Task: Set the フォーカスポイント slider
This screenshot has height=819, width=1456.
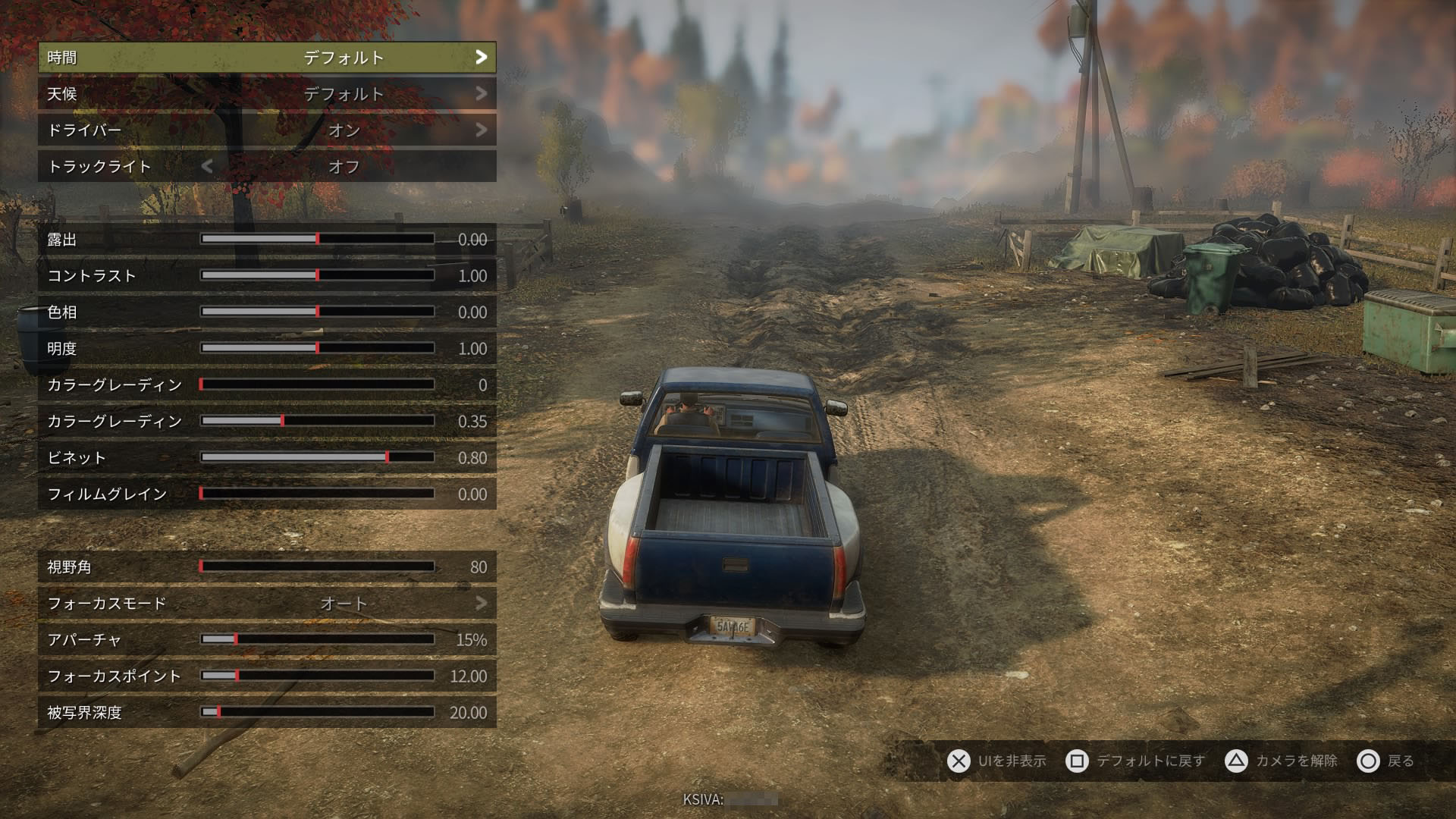Action: [317, 676]
